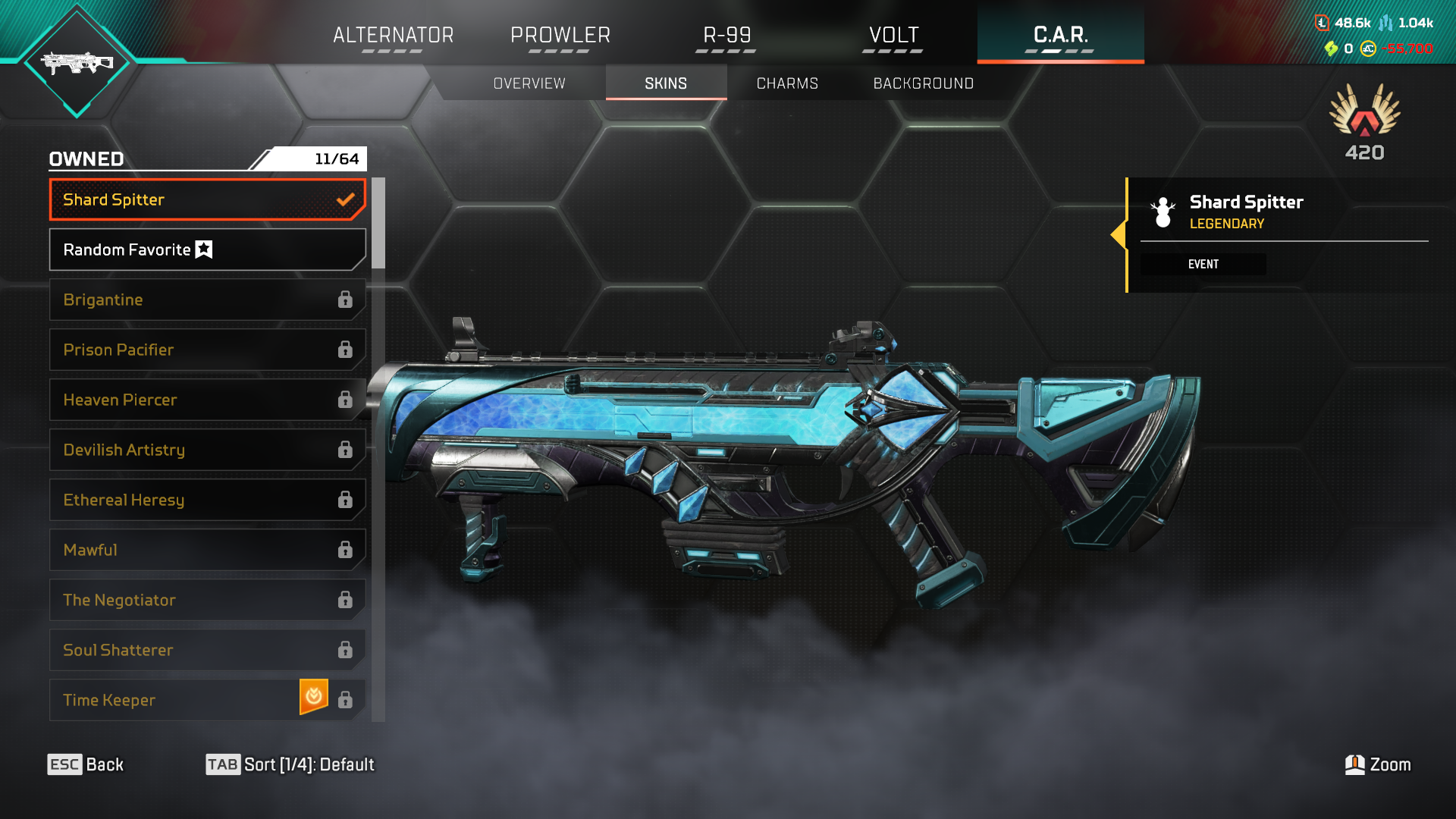This screenshot has height=819, width=1456.
Task: Select The Negotiator skin row
Action: coord(207,600)
